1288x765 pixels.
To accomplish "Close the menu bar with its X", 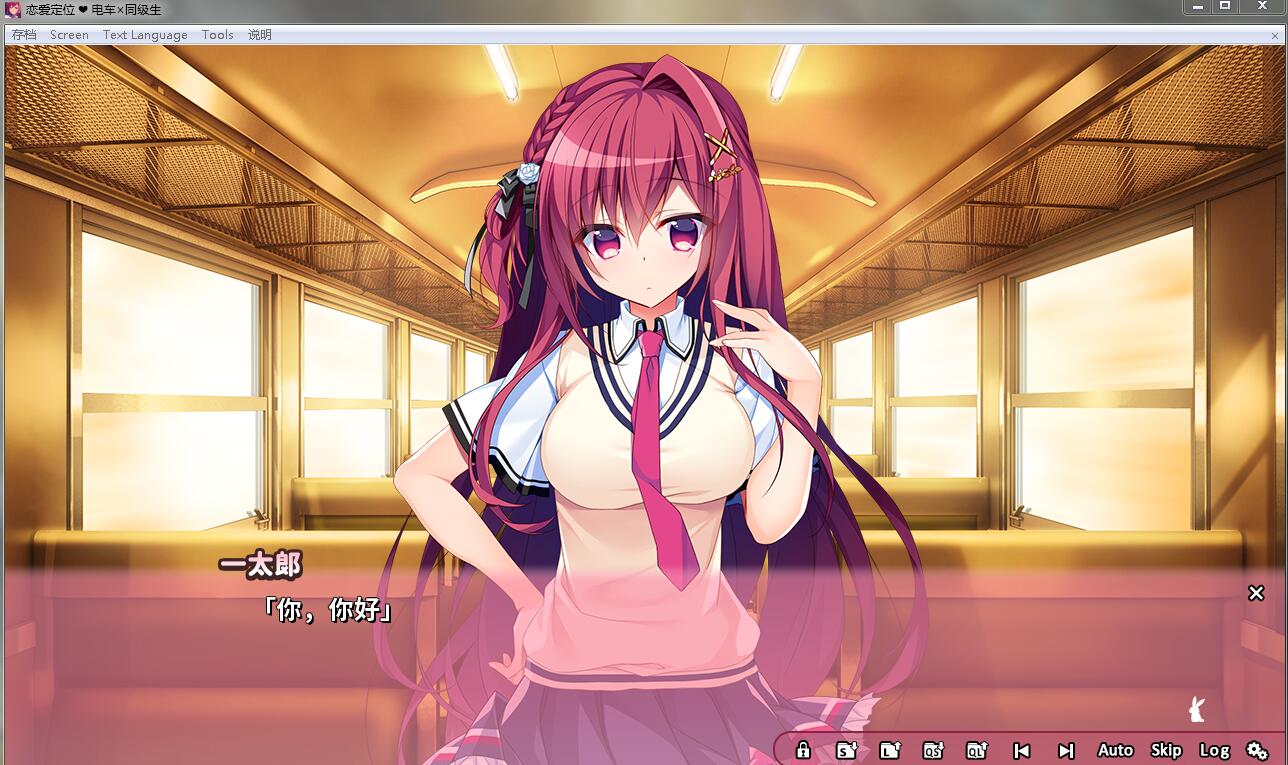I will coord(1272,35).
